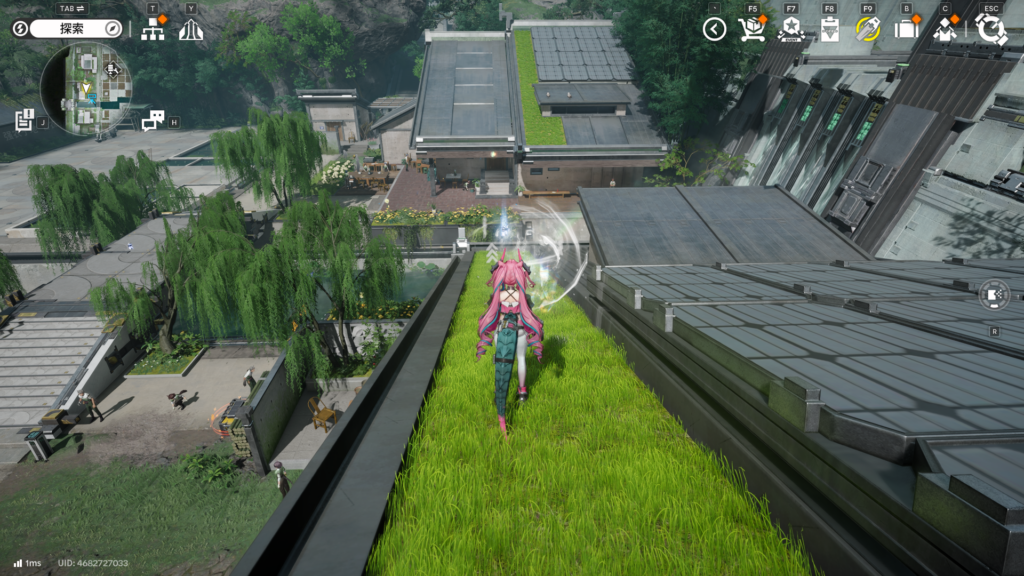The image size is (1024, 576).
Task: Open the mission log document icon
Action: tap(25, 119)
